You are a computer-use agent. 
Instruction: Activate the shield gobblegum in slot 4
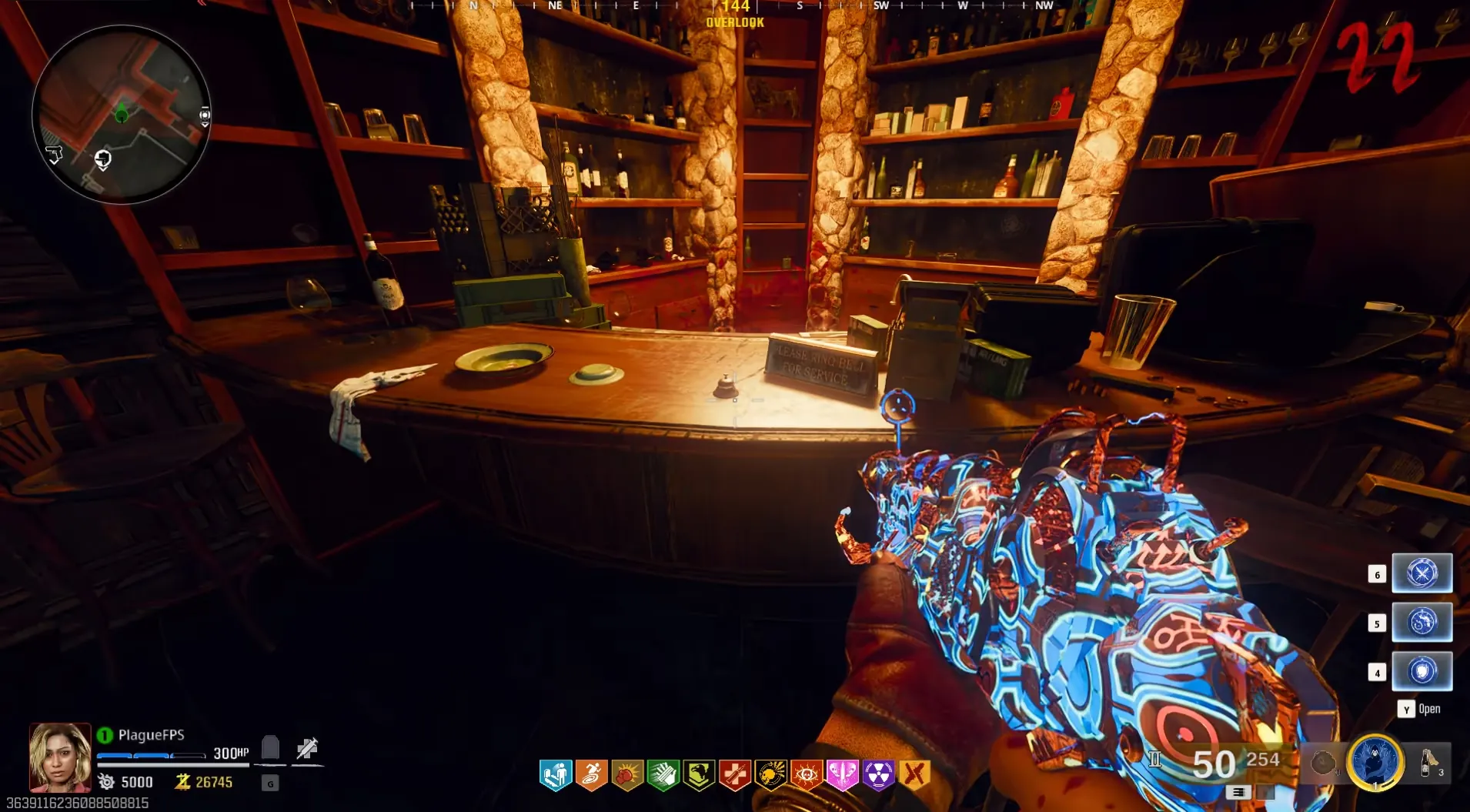pos(1422,672)
